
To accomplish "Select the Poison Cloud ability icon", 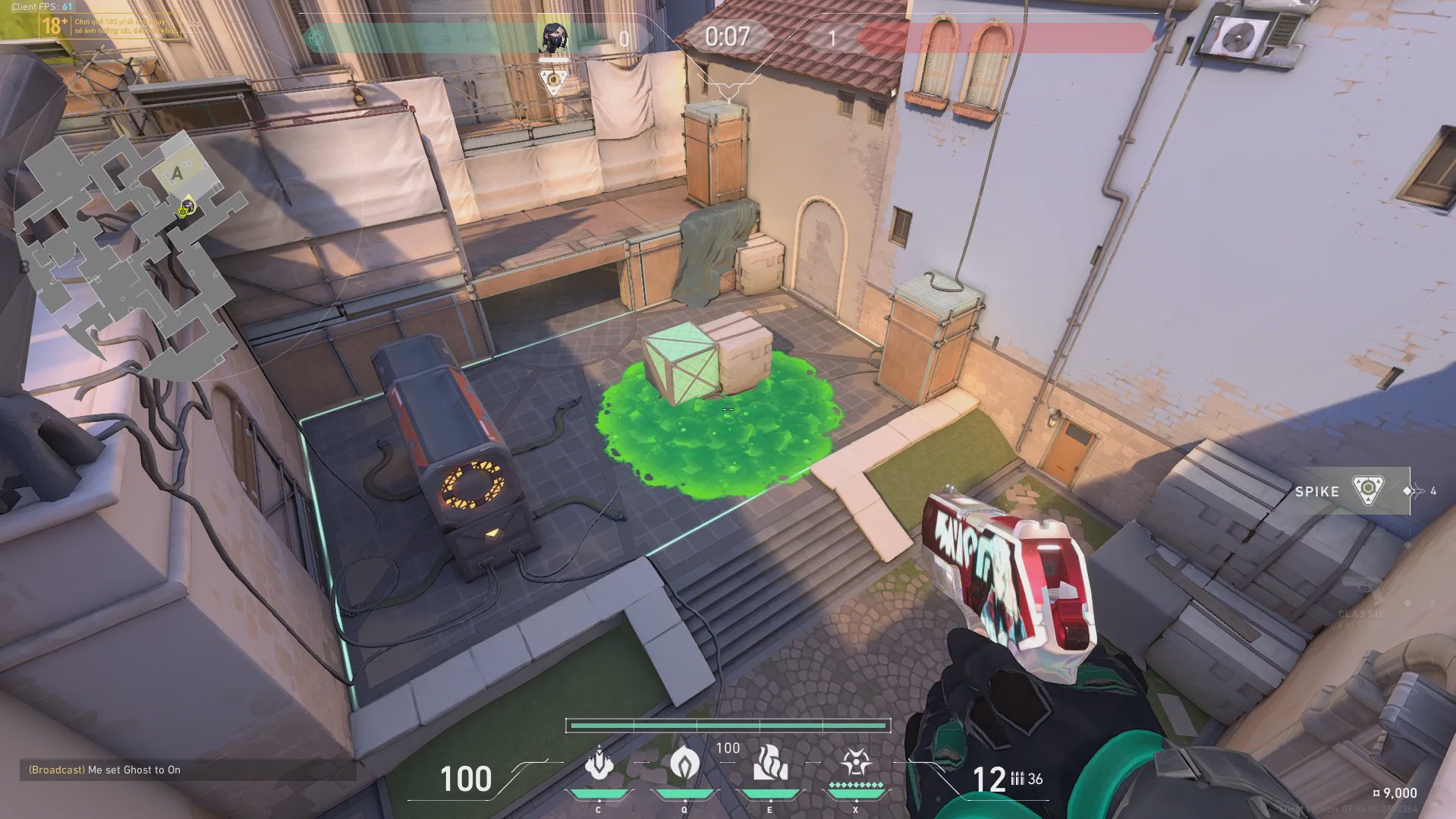I will click(x=684, y=764).
